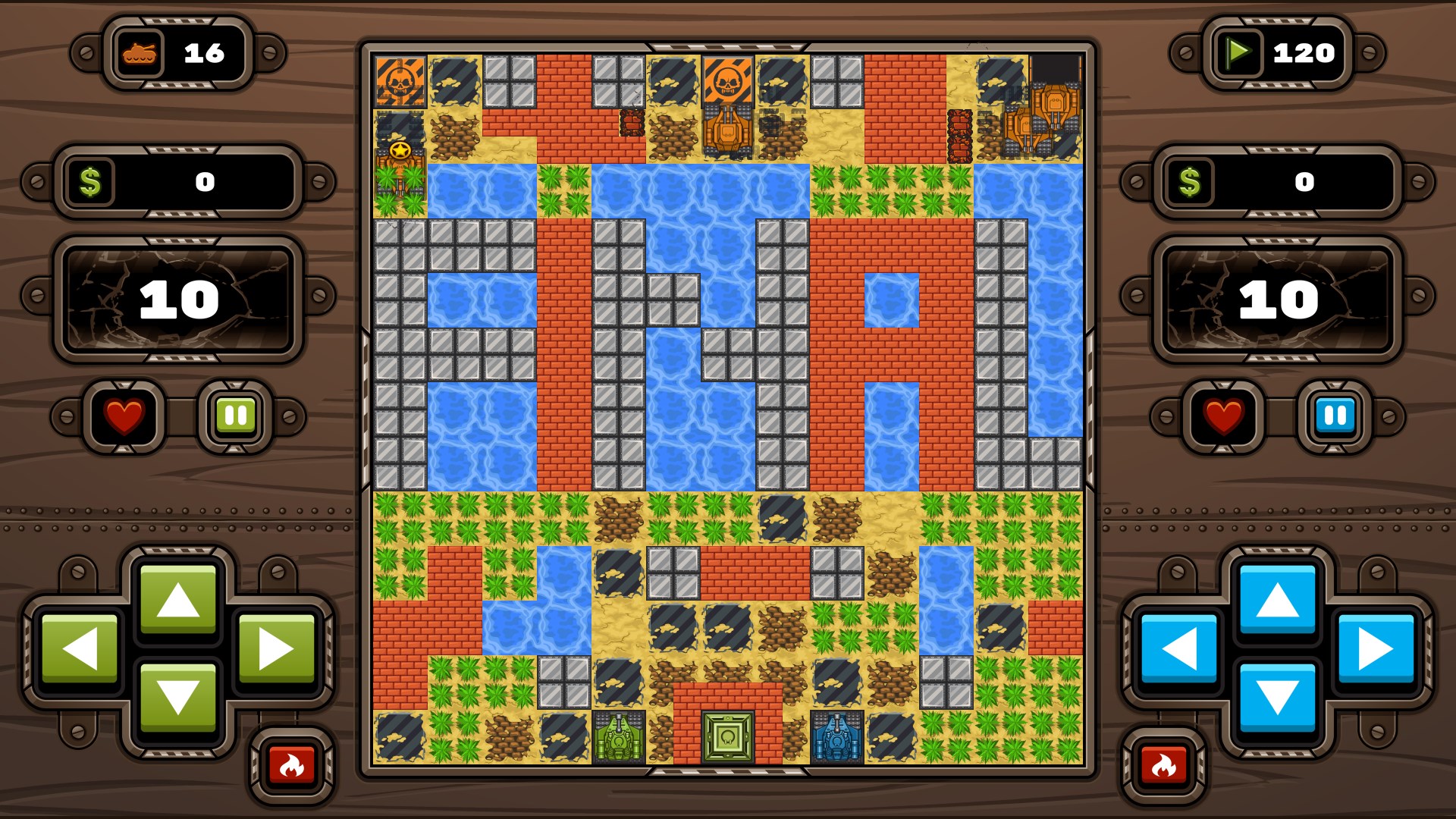The width and height of the screenshot is (1456, 819).
Task: Click the golden star tank in the top-left corner
Action: click(x=401, y=152)
